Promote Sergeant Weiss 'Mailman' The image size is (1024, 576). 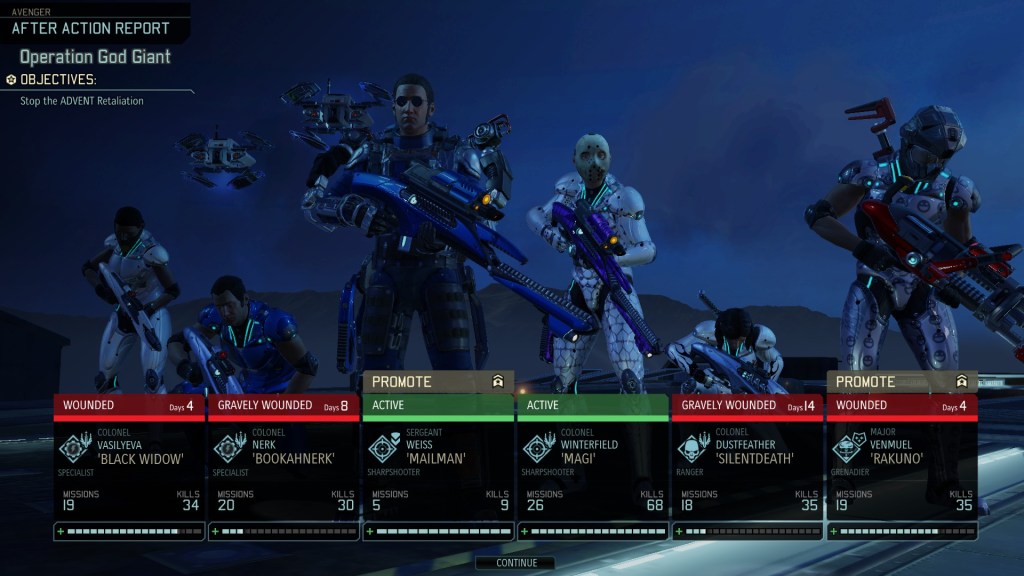(438, 382)
